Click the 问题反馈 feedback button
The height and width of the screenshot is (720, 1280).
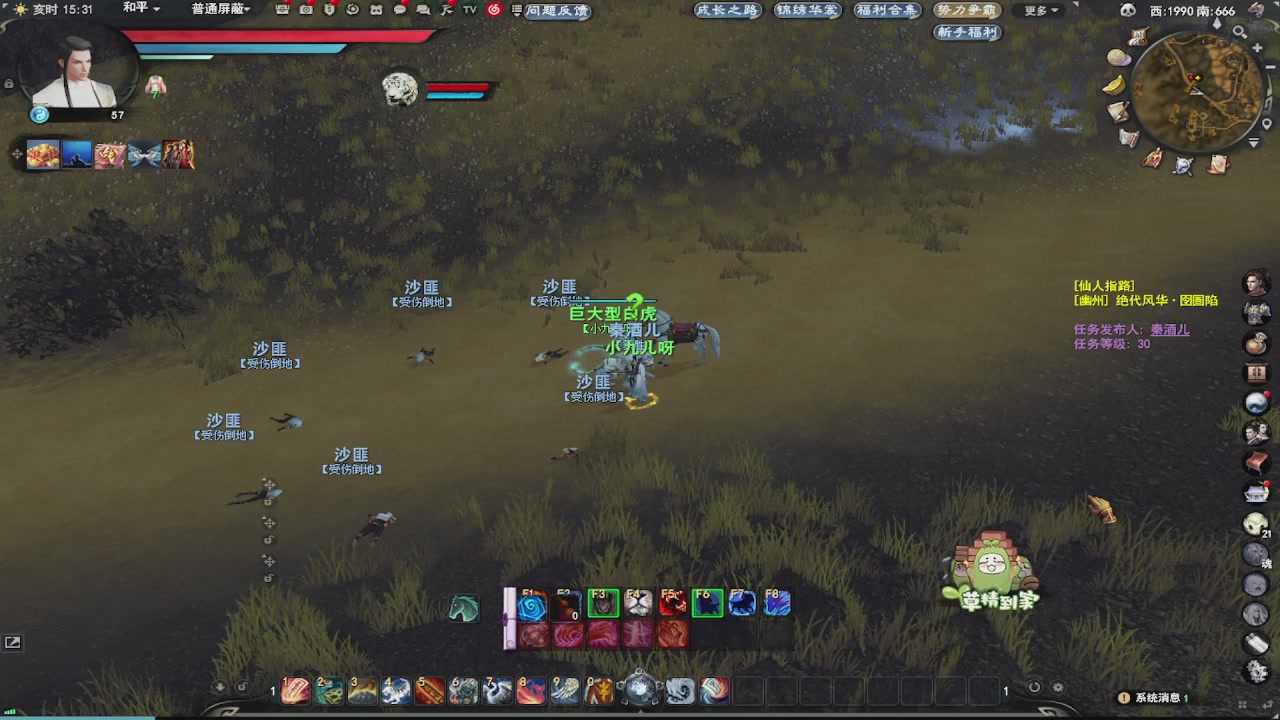[555, 11]
